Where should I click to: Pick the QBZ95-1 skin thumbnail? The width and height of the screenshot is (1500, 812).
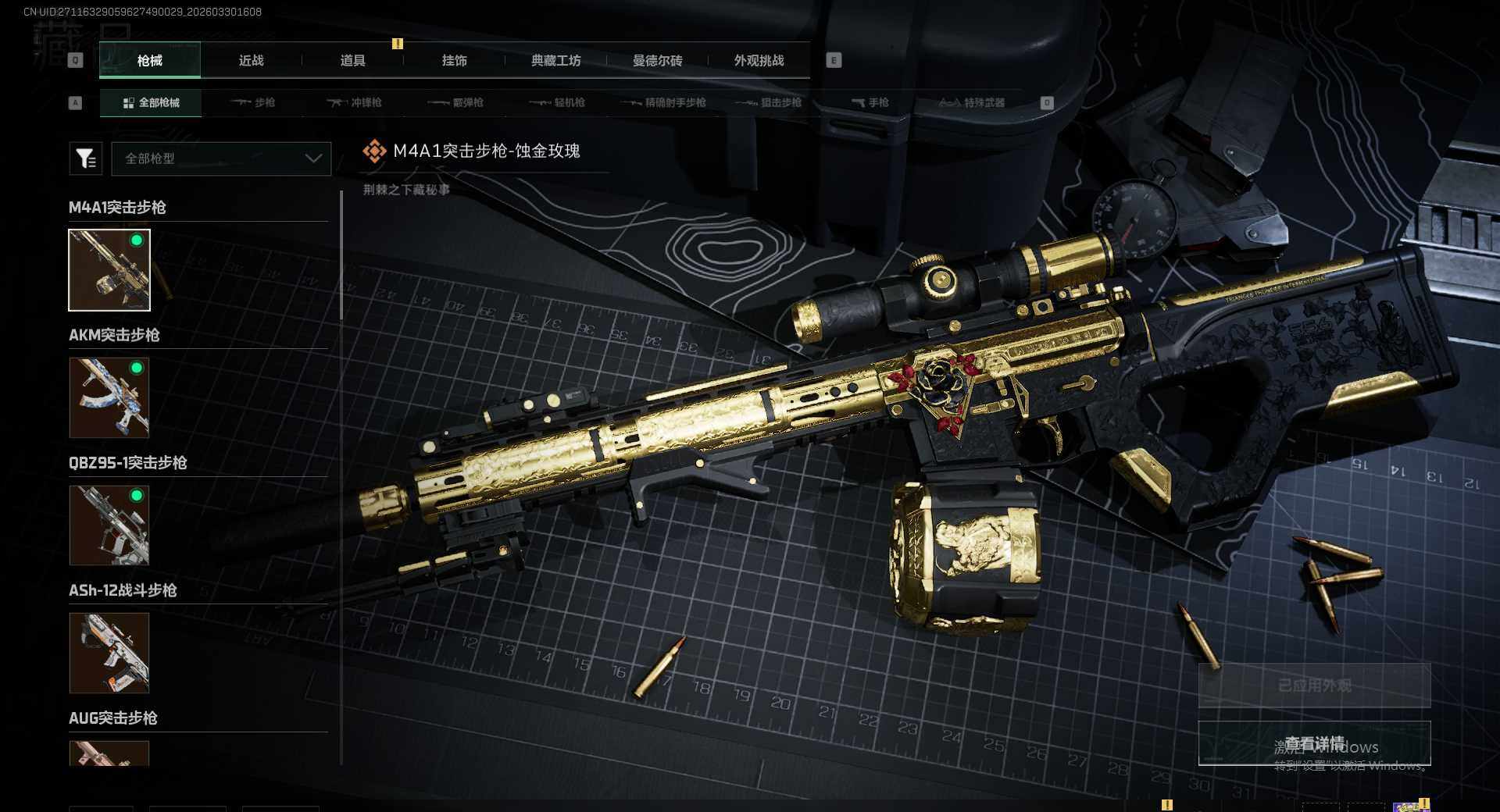tap(109, 525)
